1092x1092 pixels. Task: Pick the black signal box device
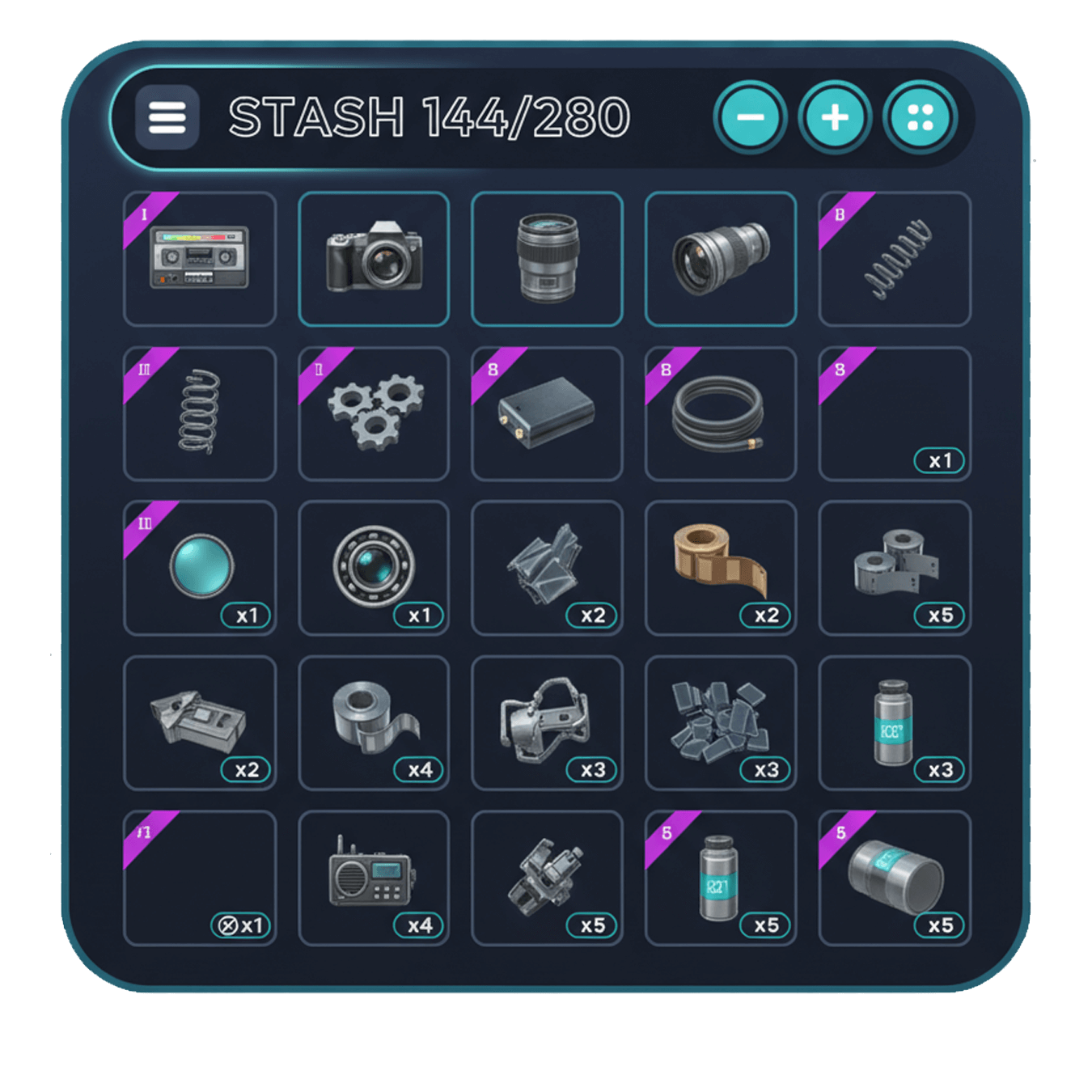tap(548, 413)
